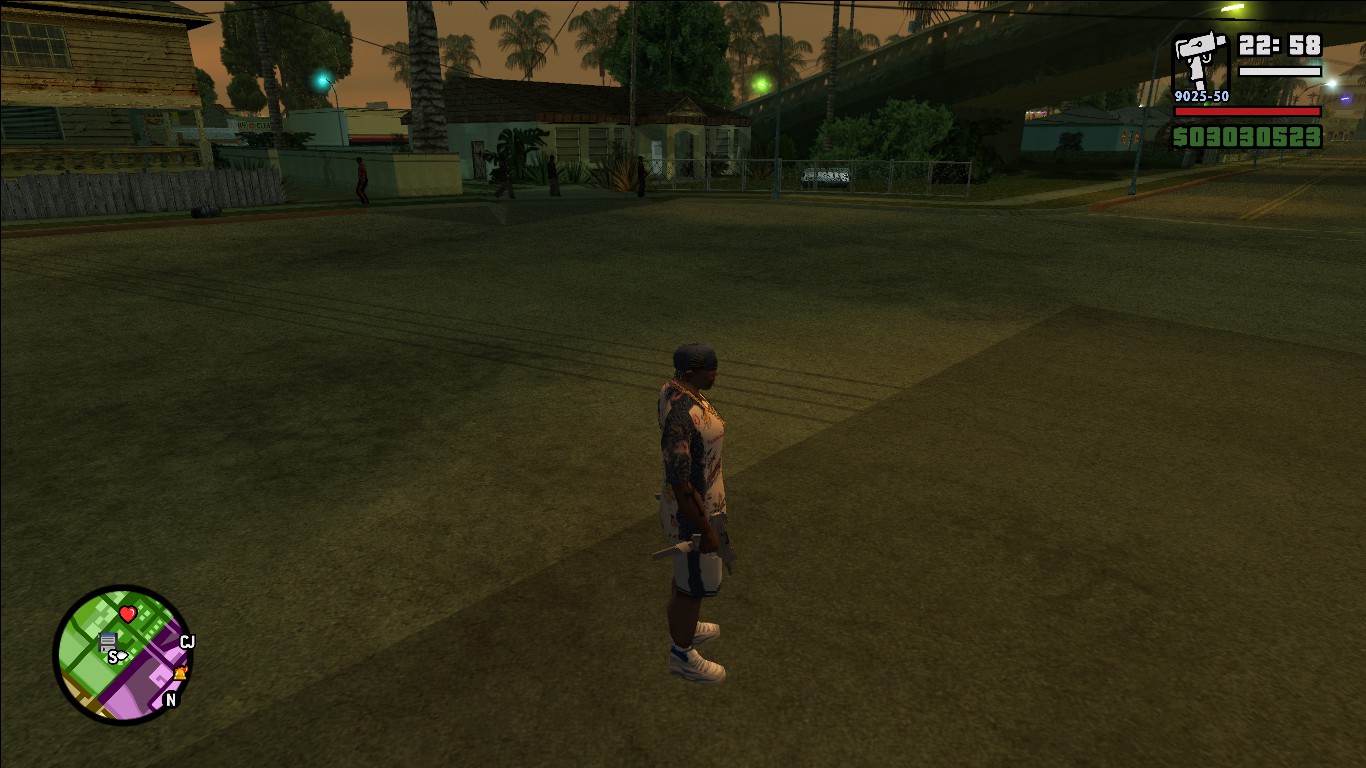
Task: Click the N contact blip on the minimap
Action: [x=170, y=698]
